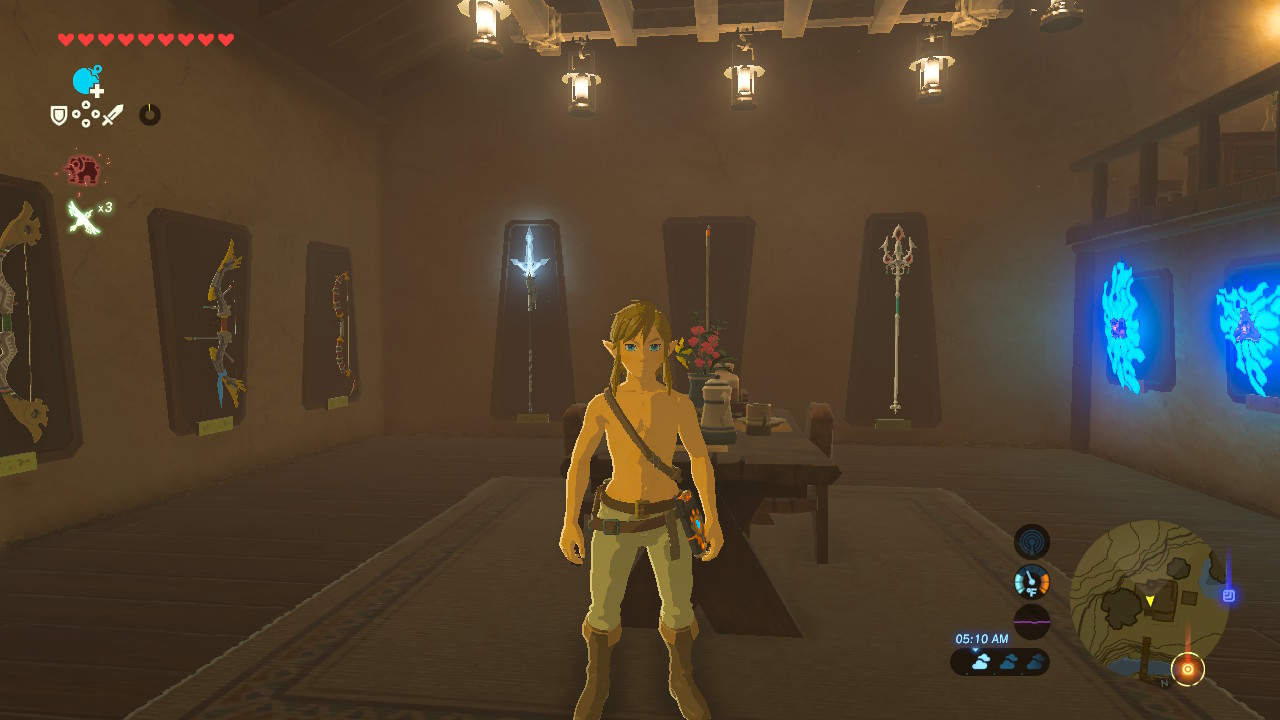Click the red elephant champion ability icon
Viewport: 1280px width, 720px height.
82,170
